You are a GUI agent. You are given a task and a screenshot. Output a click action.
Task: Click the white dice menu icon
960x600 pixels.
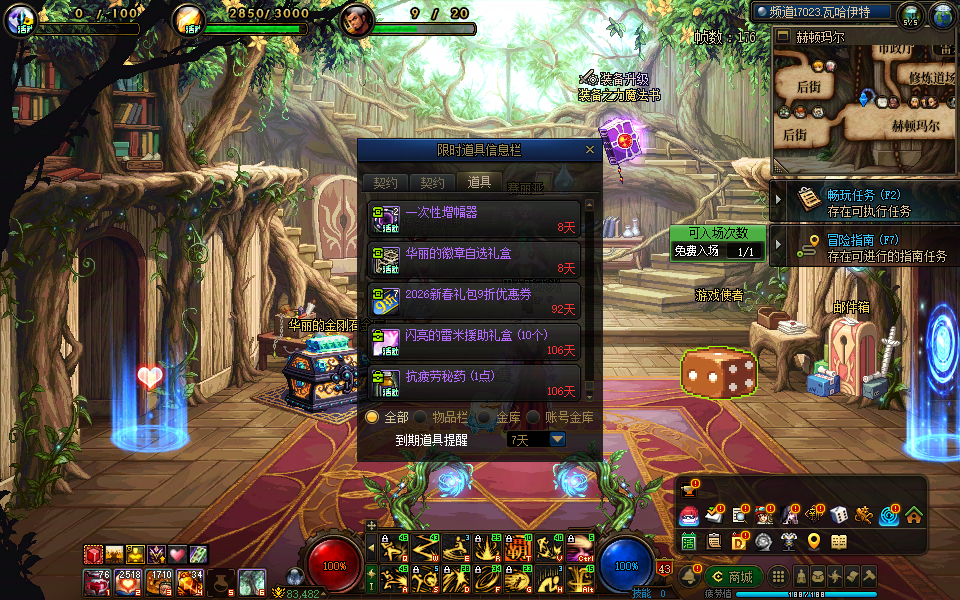click(x=839, y=516)
